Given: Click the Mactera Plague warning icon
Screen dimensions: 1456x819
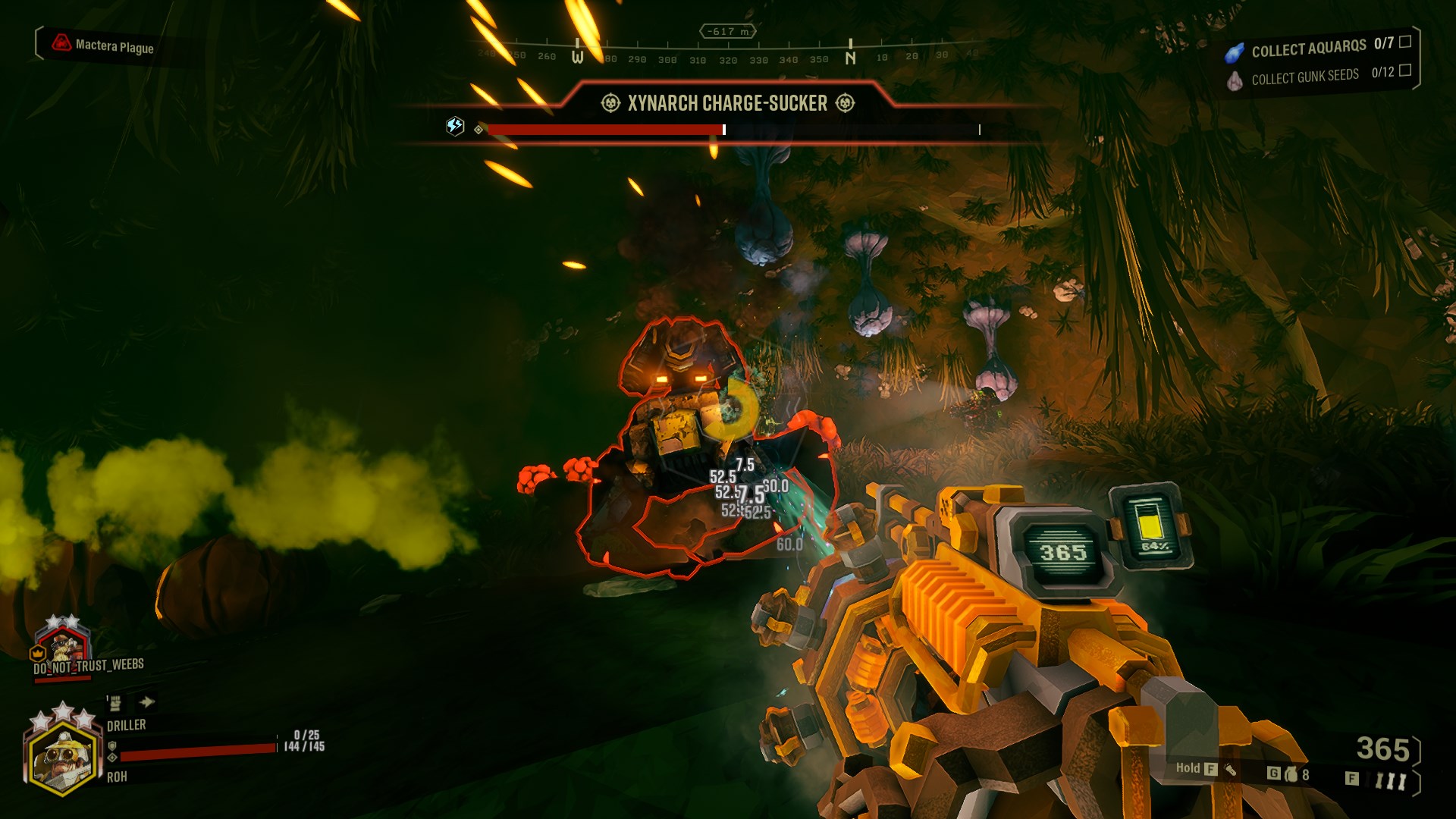Looking at the screenshot, I should [61, 43].
